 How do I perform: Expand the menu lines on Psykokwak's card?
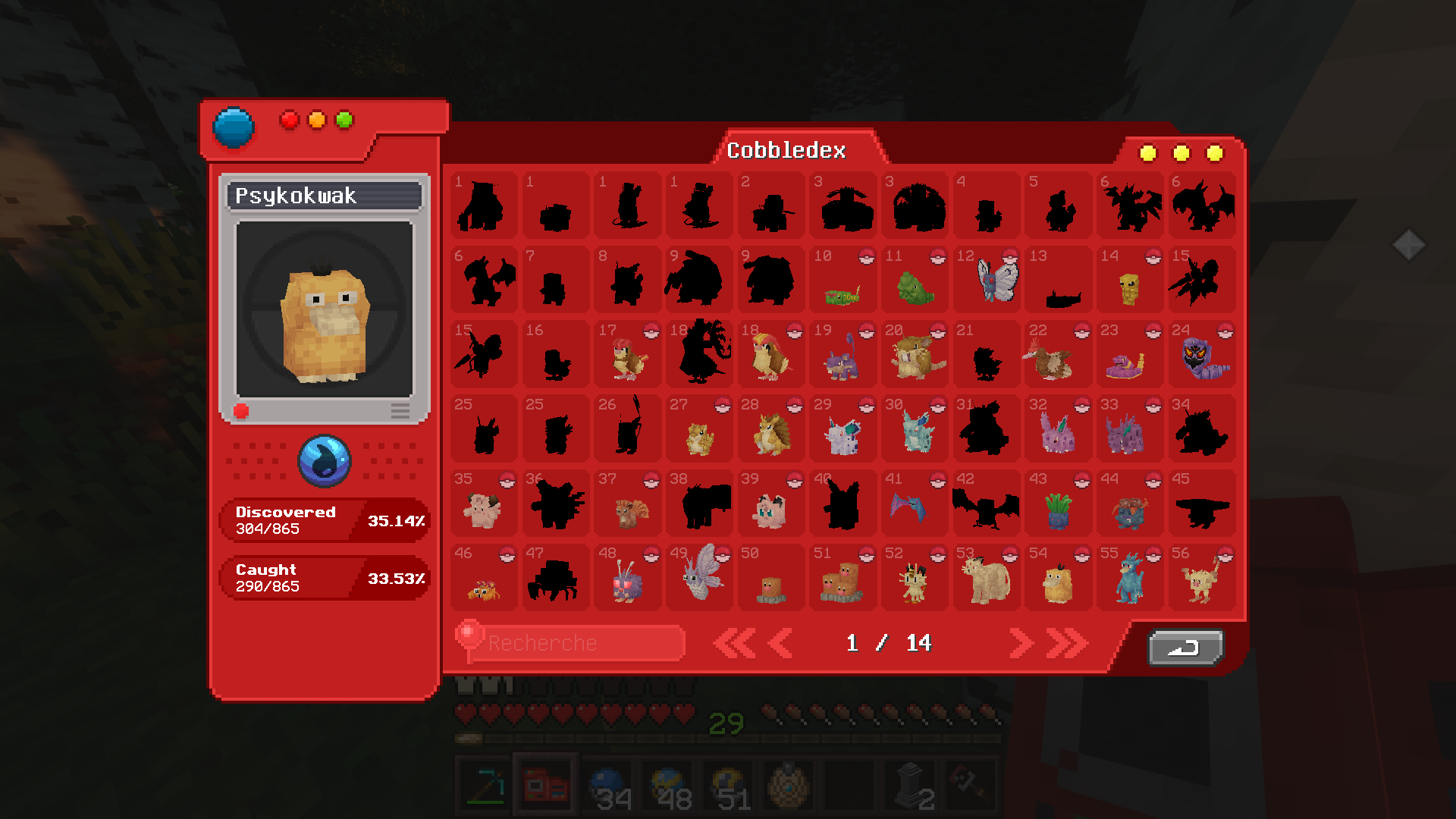point(400,410)
